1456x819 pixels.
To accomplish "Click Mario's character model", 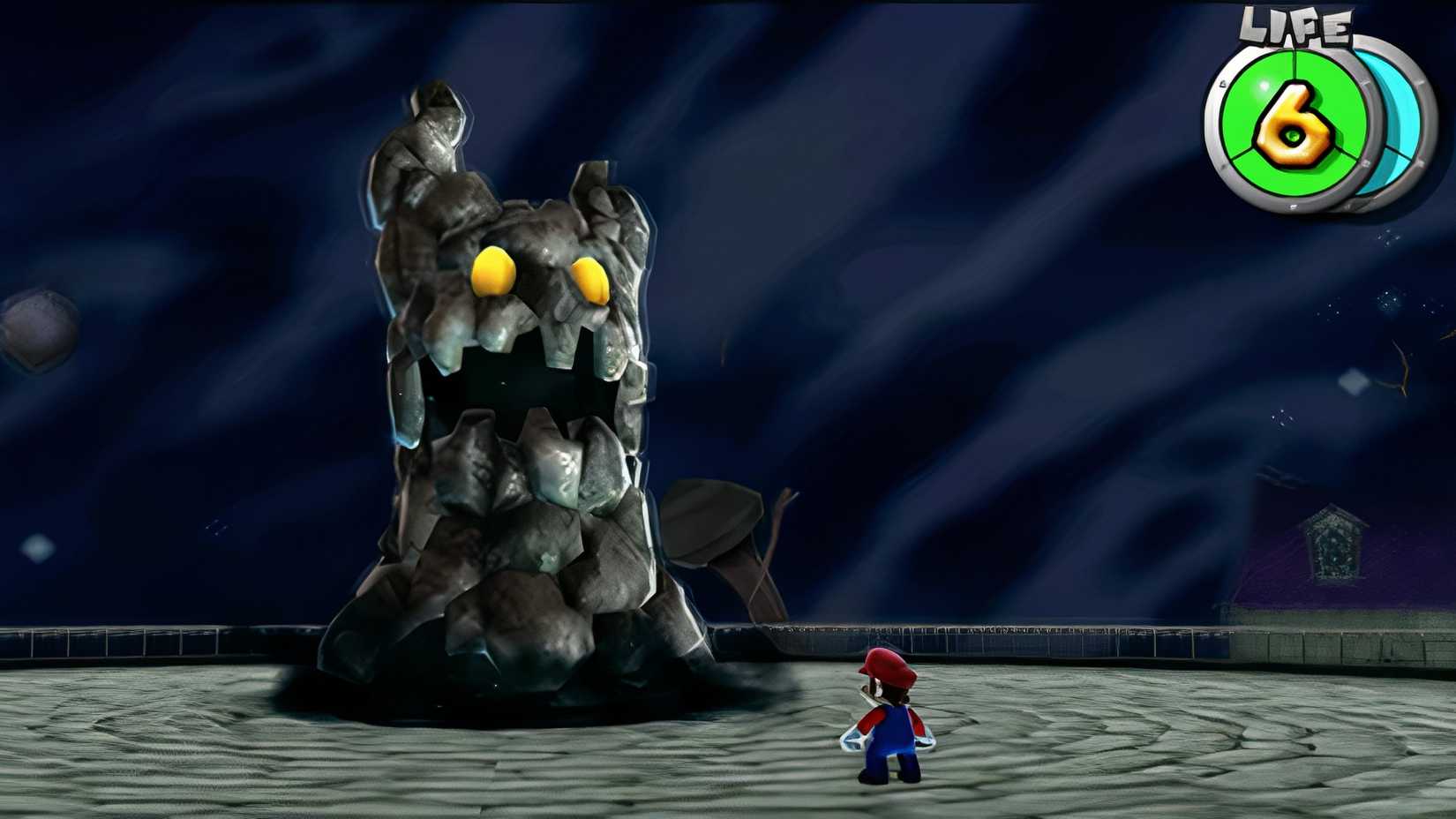I will click(x=891, y=724).
